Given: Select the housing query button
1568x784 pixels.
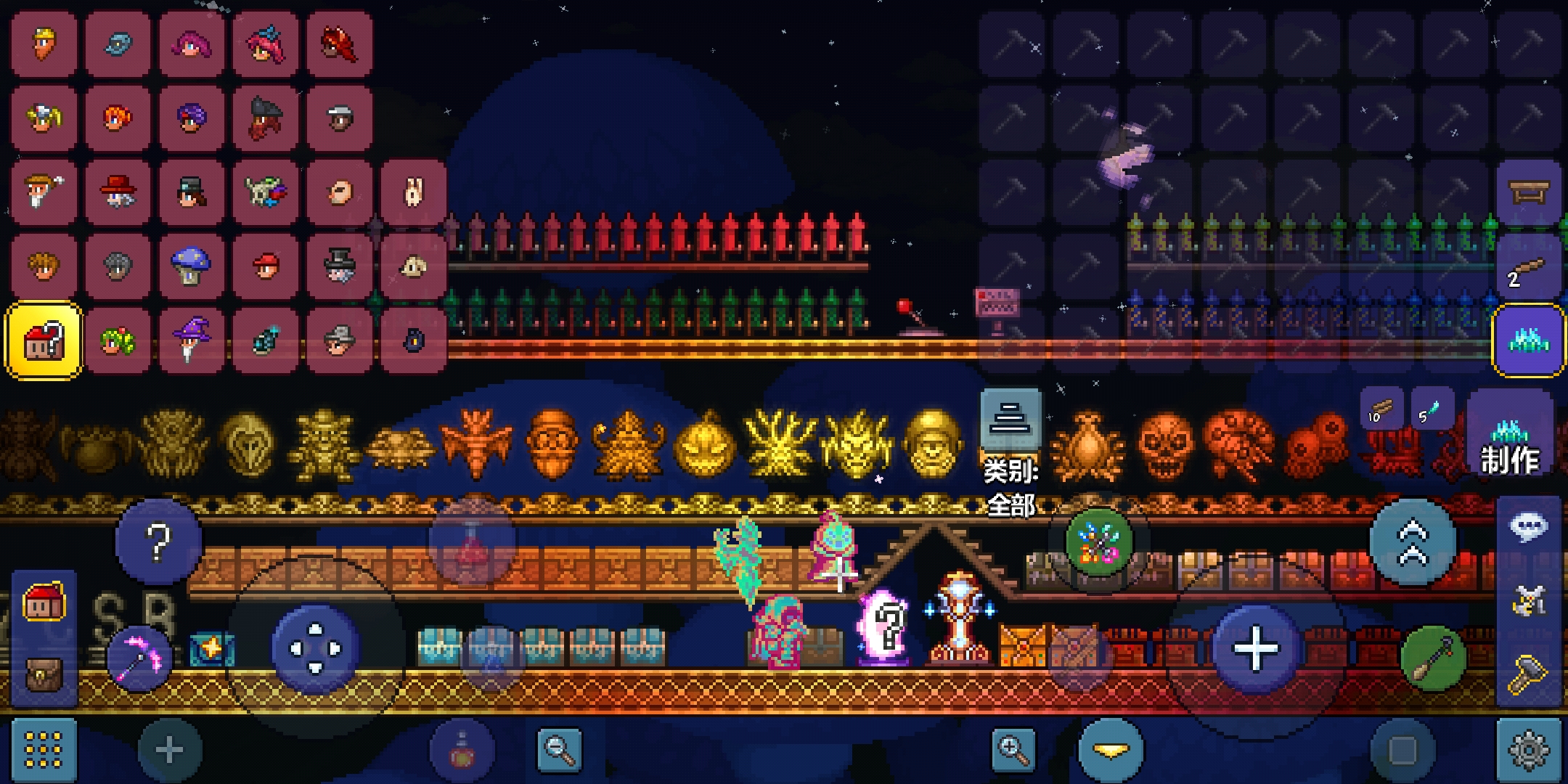Looking at the screenshot, I should (44, 340).
